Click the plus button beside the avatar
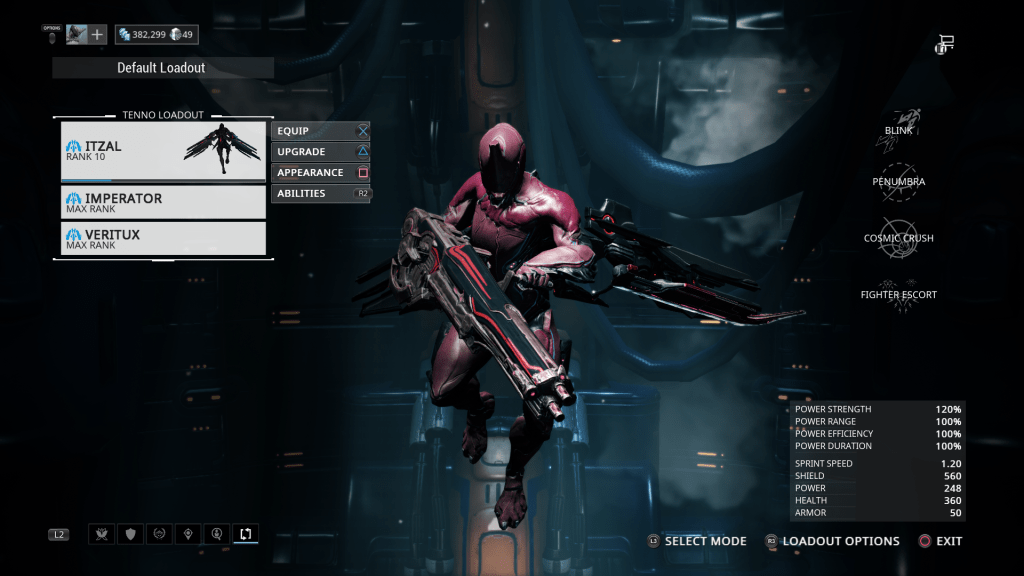Image resolution: width=1024 pixels, height=576 pixels. (x=98, y=35)
